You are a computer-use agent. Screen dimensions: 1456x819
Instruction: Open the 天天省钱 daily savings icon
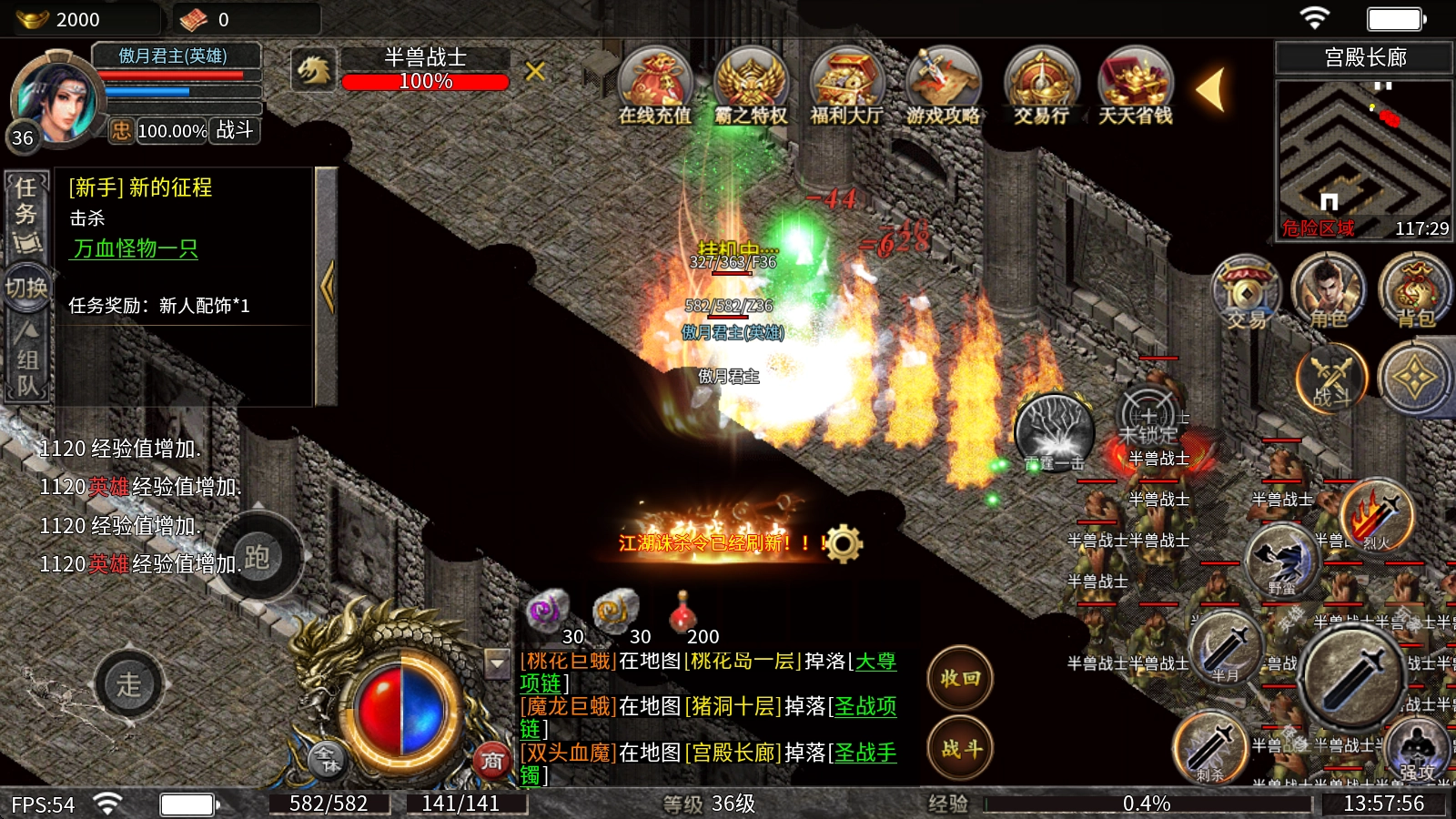tap(1135, 86)
